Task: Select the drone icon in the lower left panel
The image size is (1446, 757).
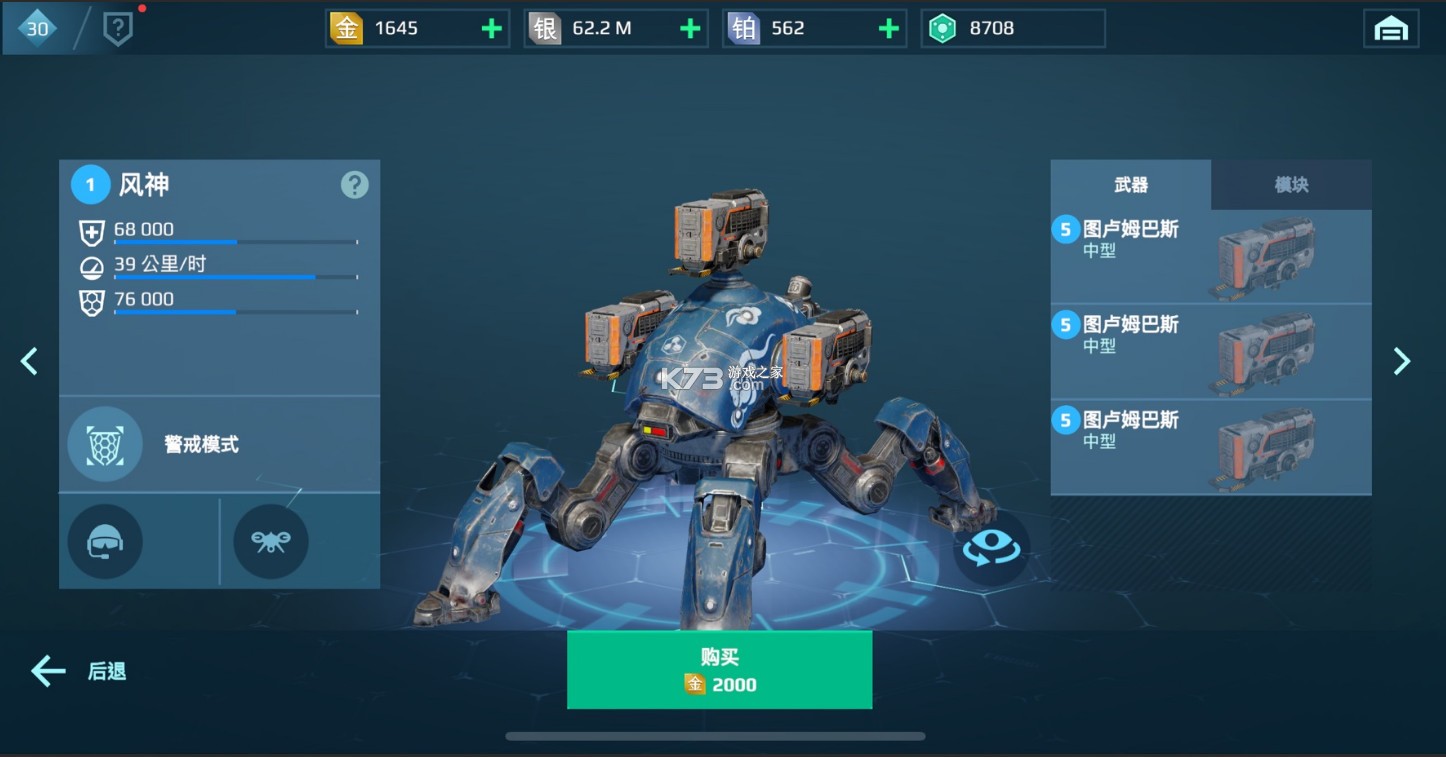Action: coord(270,541)
